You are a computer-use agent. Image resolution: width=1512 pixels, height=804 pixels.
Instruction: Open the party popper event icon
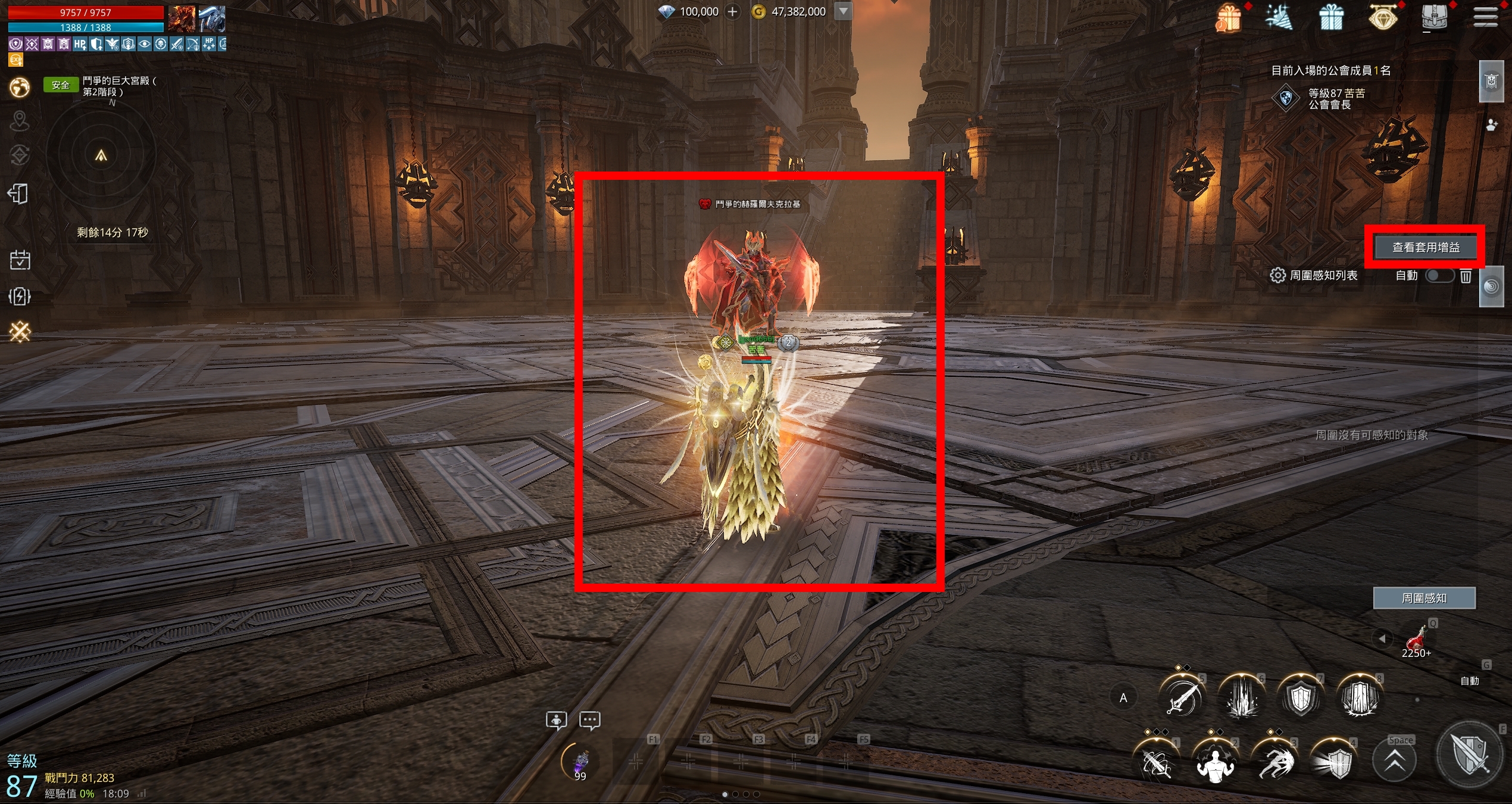pyautogui.click(x=1279, y=17)
